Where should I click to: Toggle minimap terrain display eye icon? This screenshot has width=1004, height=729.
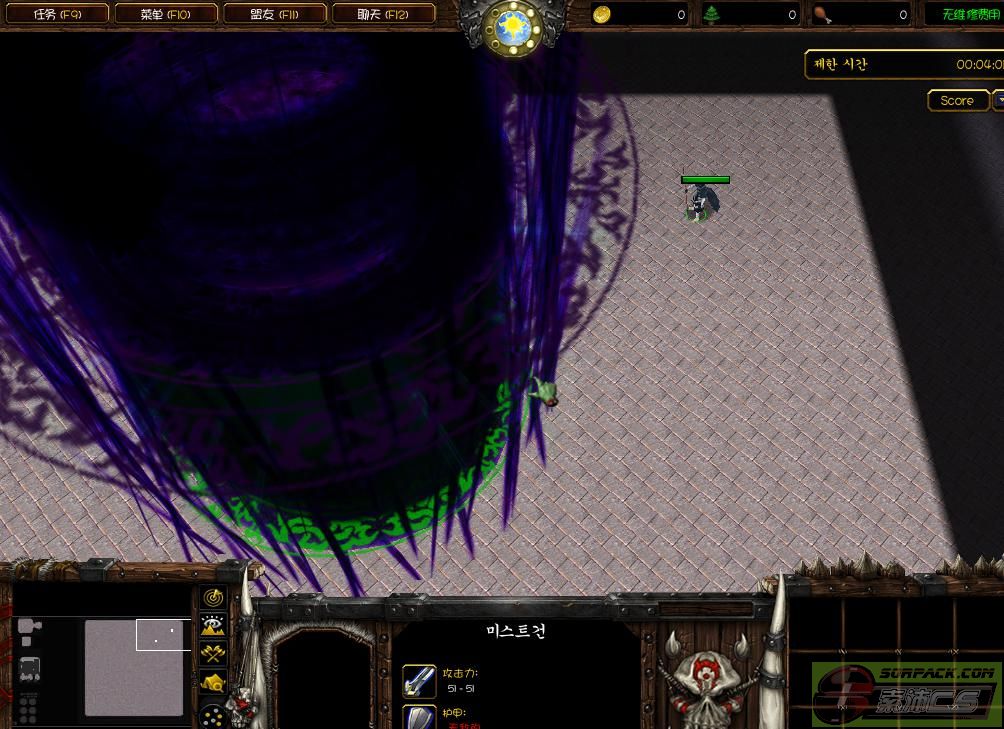(x=213, y=626)
